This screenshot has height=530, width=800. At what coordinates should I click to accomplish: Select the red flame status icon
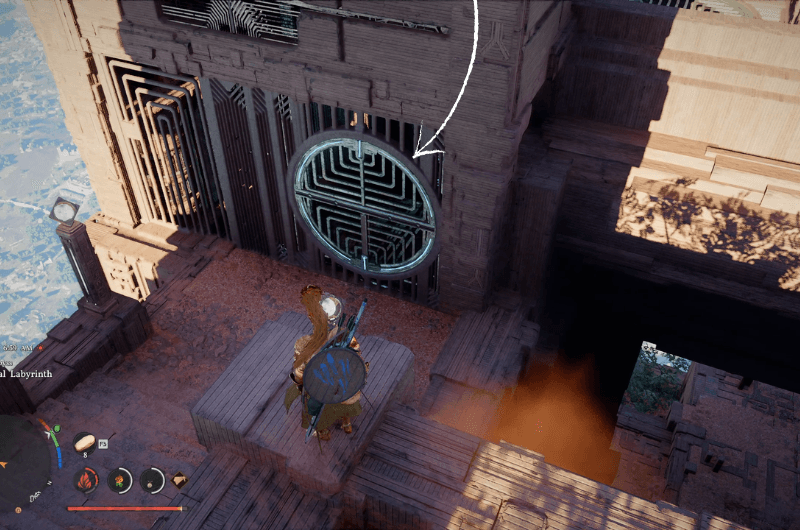[86, 481]
